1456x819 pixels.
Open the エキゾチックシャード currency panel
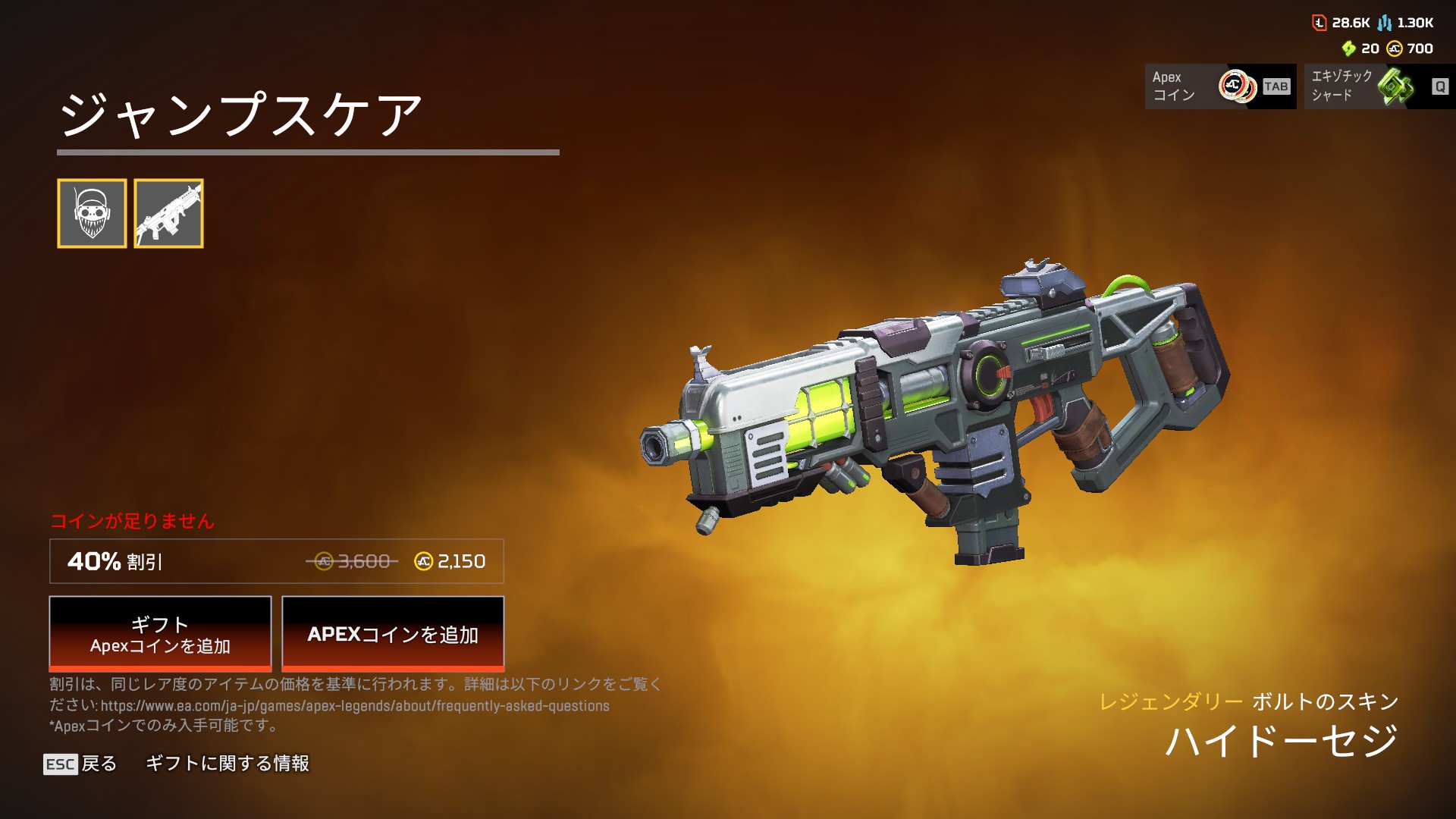point(1378,86)
